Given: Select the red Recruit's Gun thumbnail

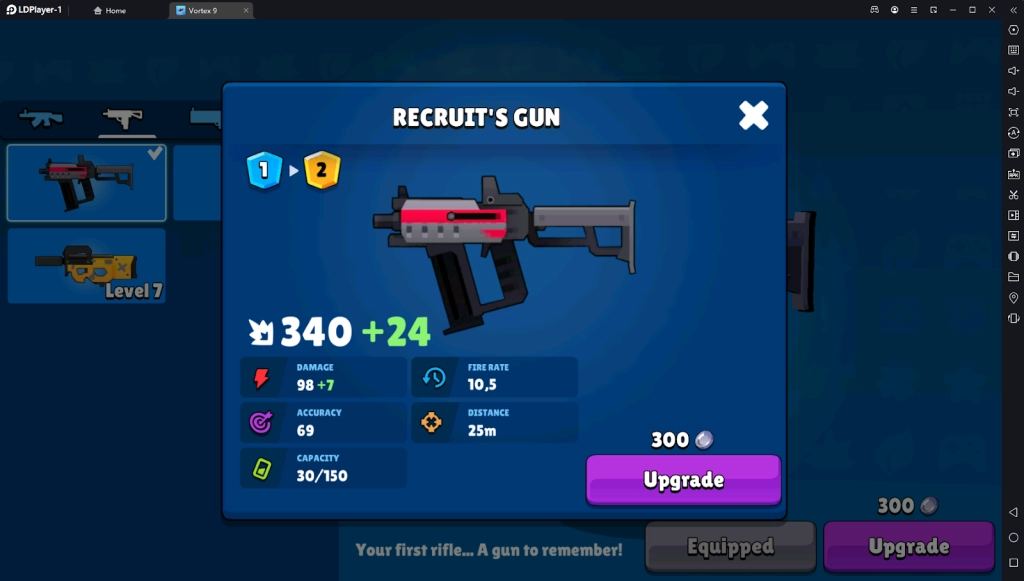Looking at the screenshot, I should (x=87, y=182).
